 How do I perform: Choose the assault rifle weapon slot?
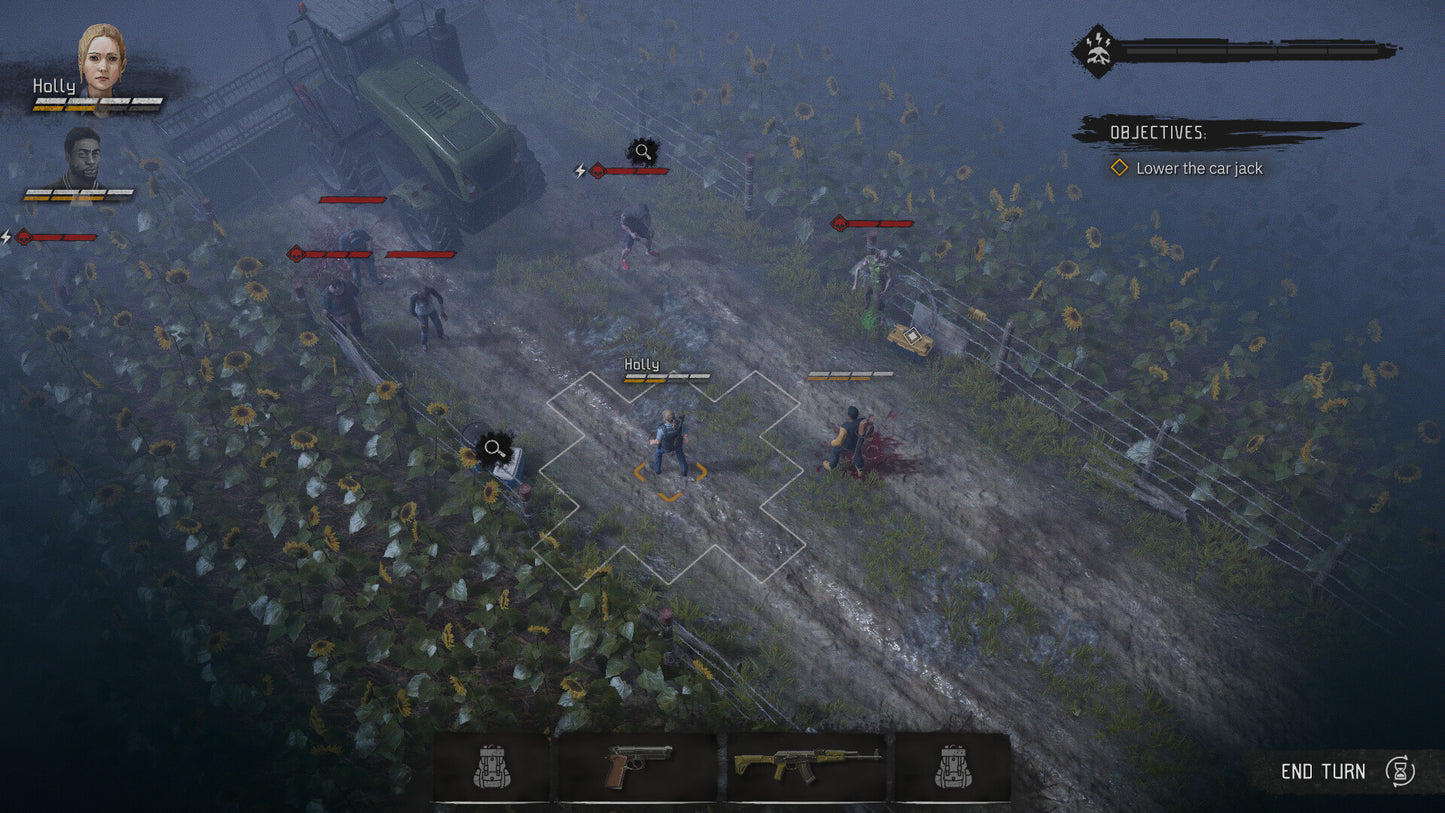click(x=806, y=767)
